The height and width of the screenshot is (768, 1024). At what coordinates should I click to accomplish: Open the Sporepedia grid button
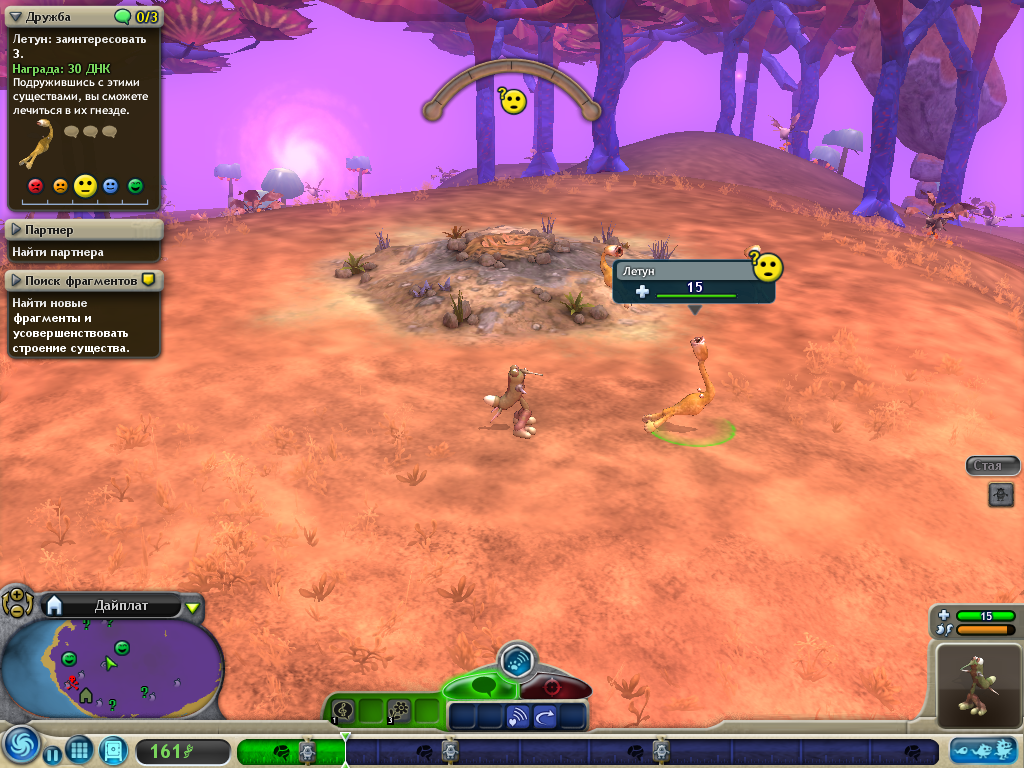coord(79,750)
